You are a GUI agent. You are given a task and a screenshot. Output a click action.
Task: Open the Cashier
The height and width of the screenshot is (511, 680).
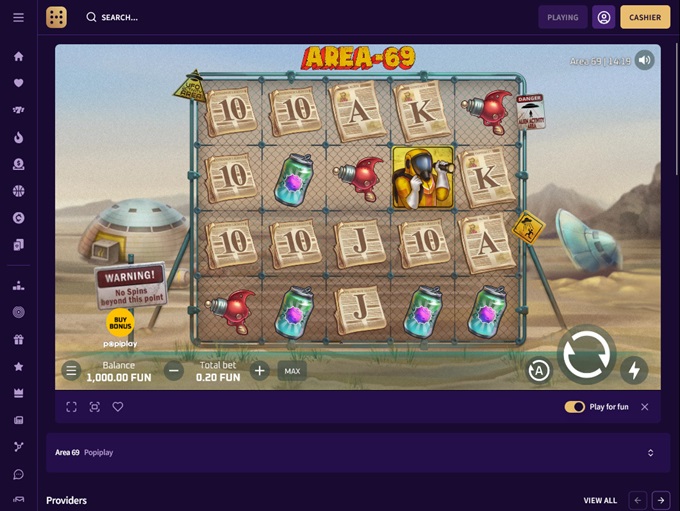[645, 17]
